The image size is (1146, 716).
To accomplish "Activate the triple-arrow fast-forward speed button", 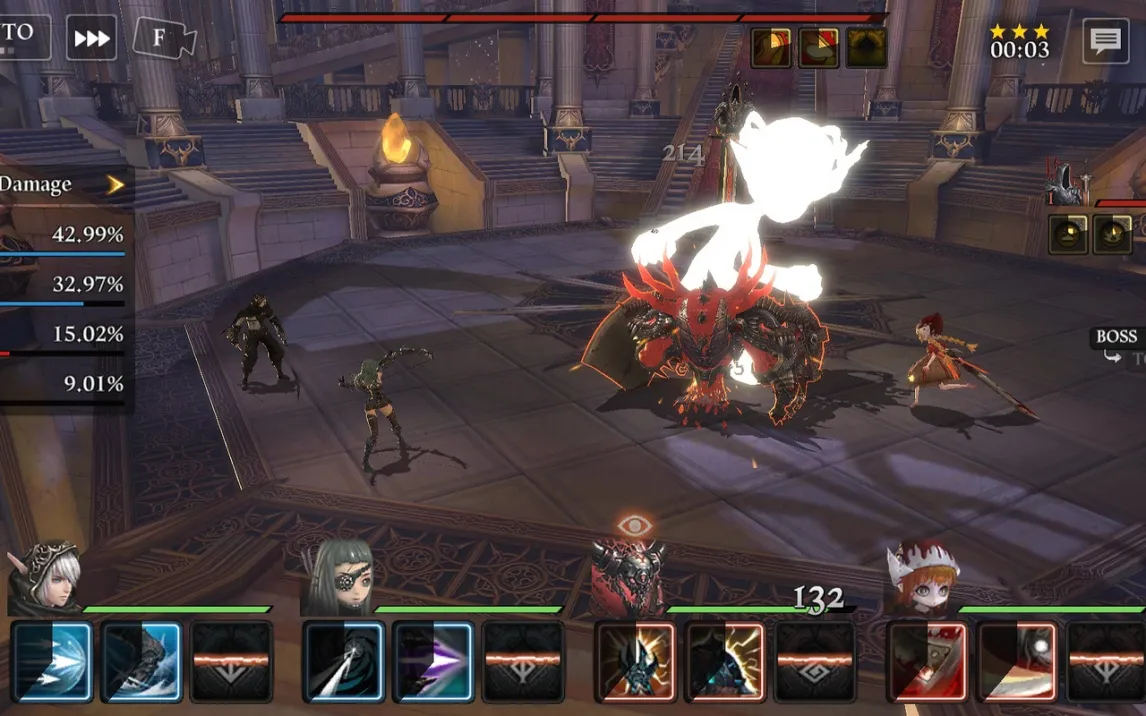I will (92, 39).
